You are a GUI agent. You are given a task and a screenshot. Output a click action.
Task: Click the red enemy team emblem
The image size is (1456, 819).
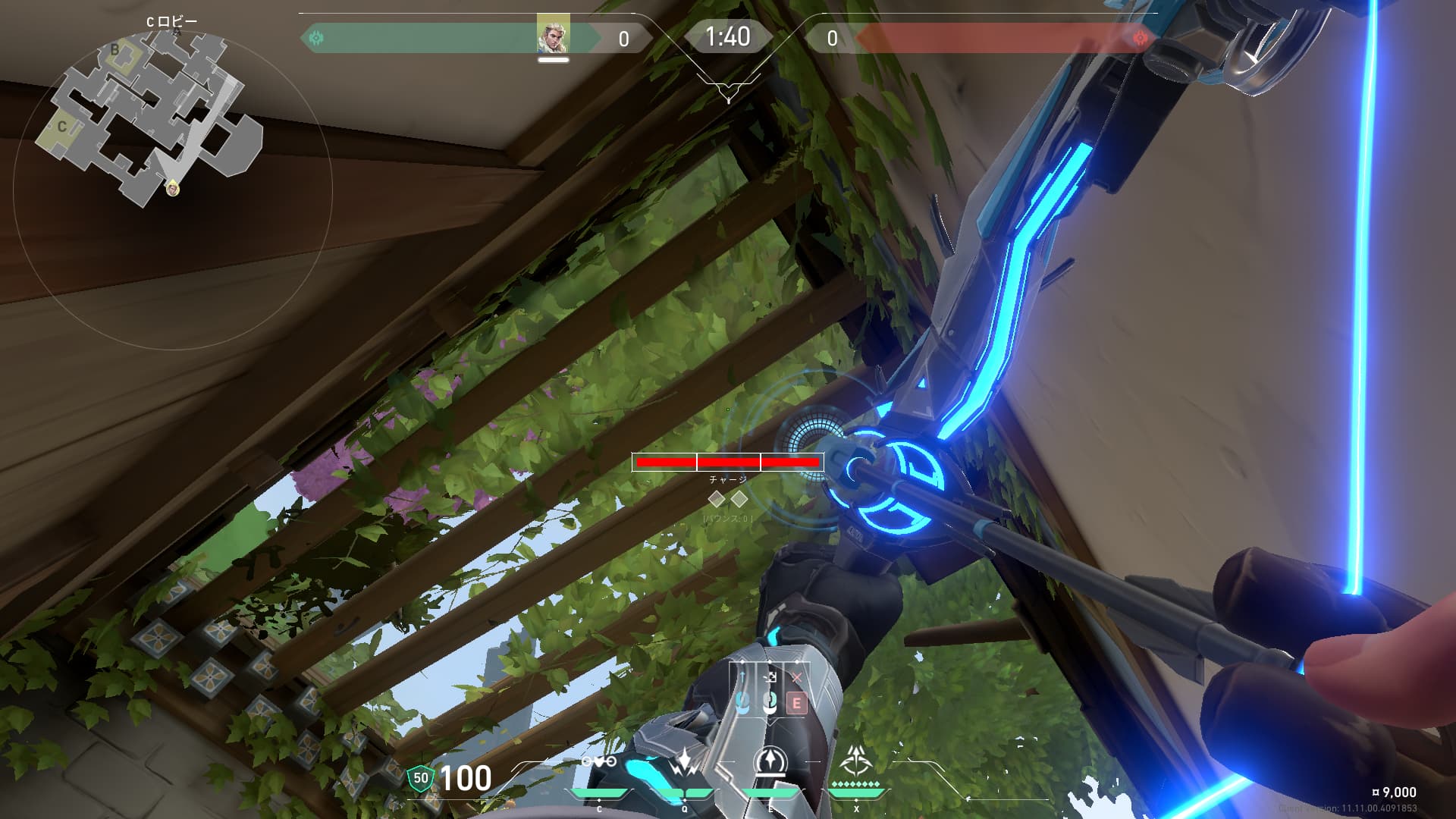tap(1139, 38)
